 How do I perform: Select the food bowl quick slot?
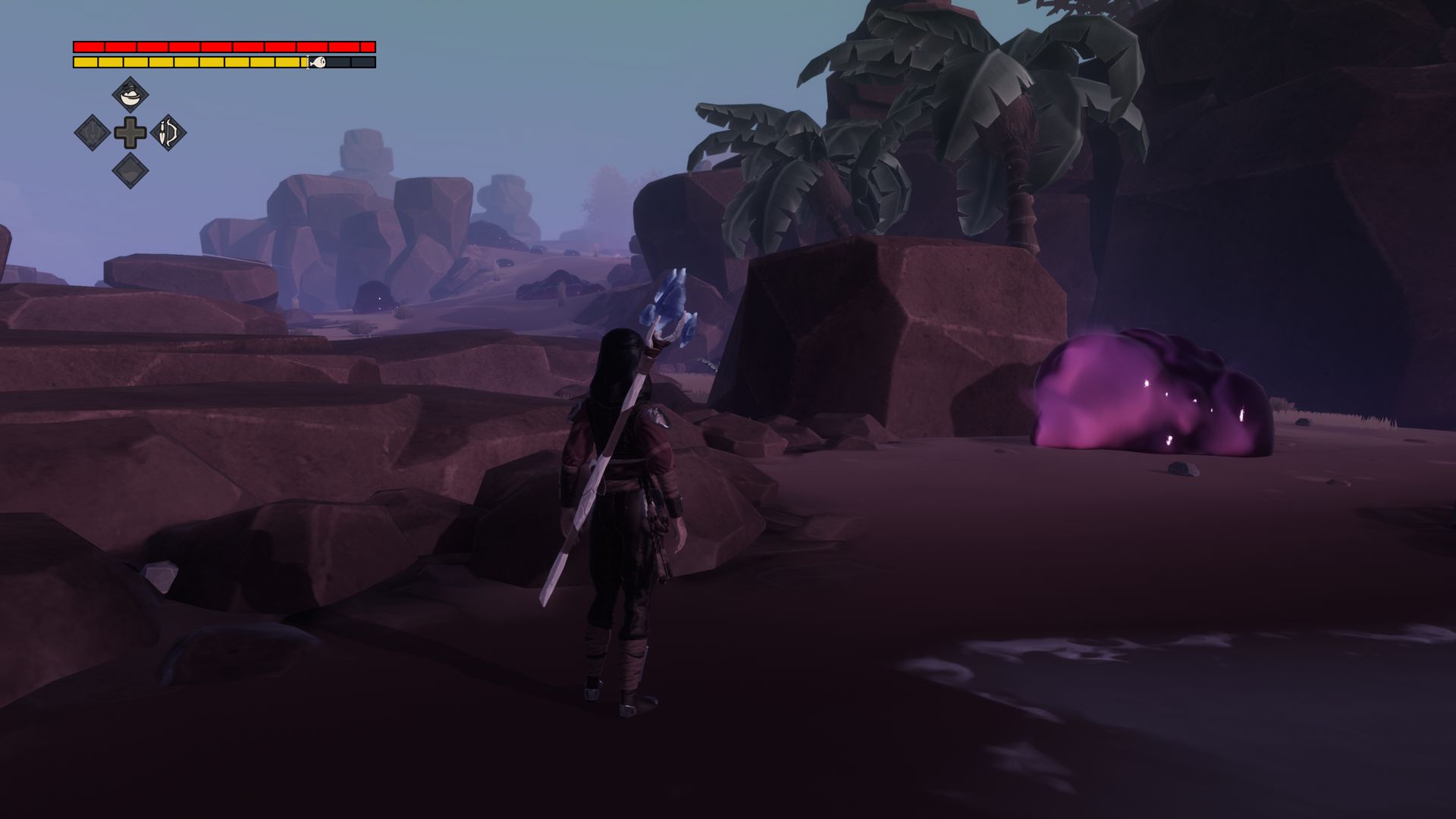(x=130, y=96)
